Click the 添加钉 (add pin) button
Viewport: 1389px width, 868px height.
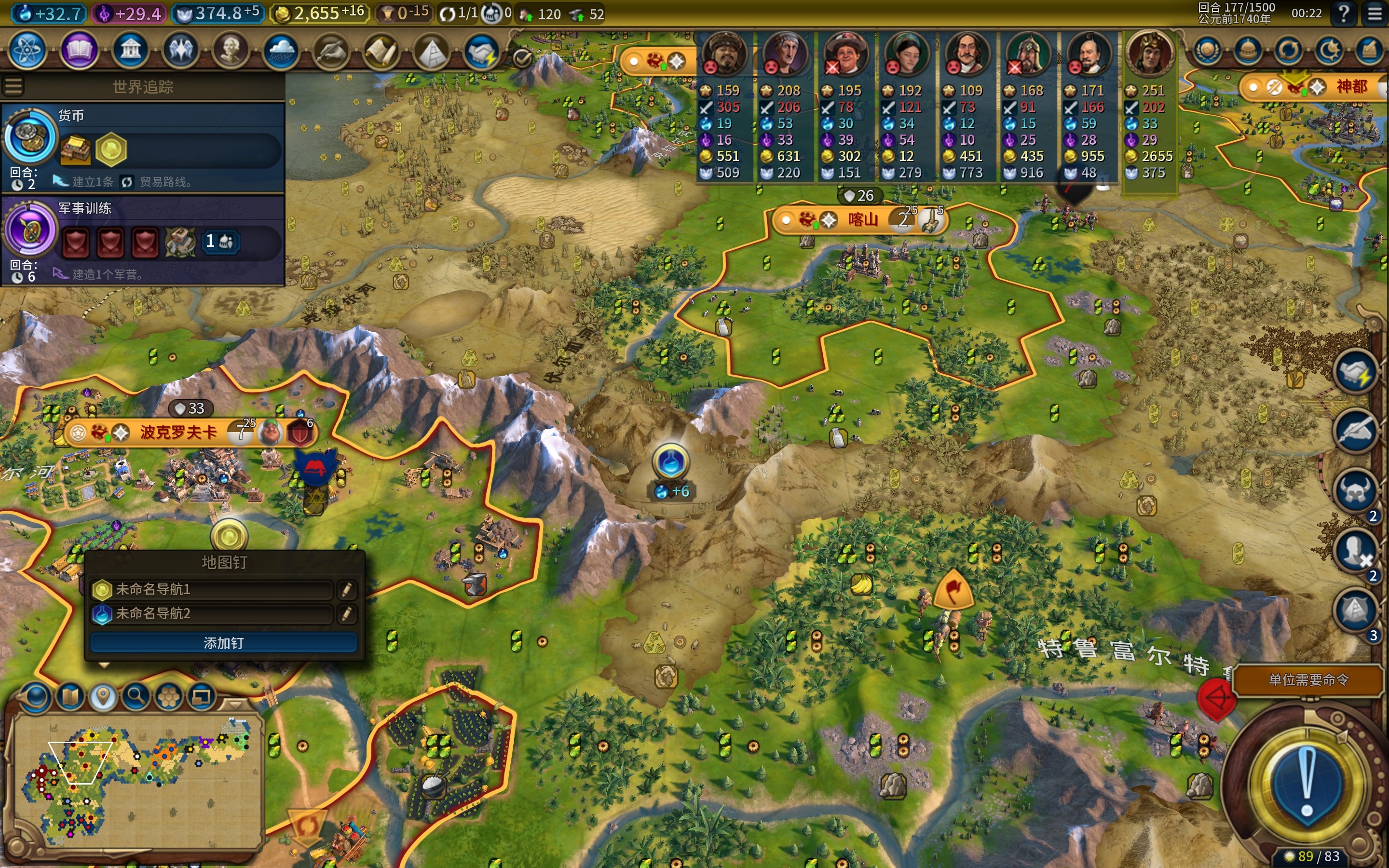pyautogui.click(x=223, y=643)
